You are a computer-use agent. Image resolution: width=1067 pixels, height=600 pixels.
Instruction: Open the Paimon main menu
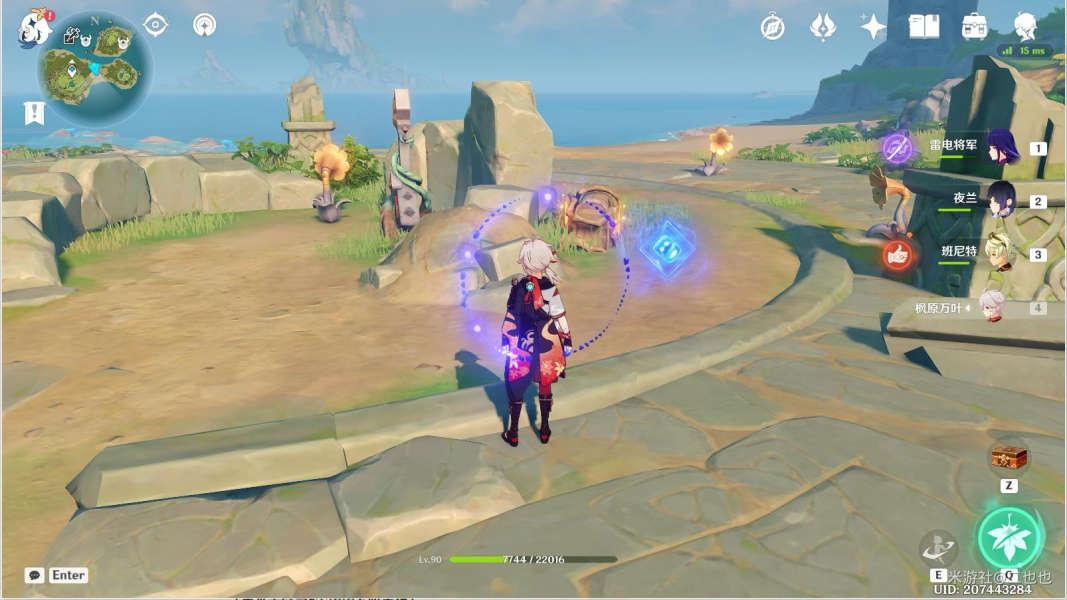tap(33, 28)
